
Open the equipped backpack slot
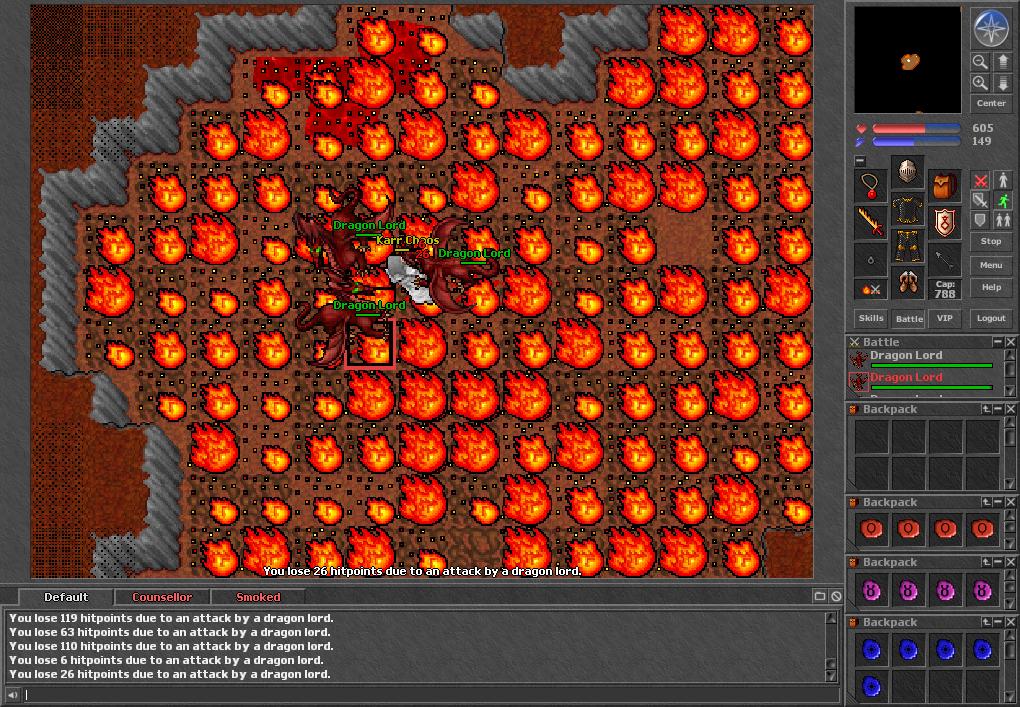(x=945, y=185)
